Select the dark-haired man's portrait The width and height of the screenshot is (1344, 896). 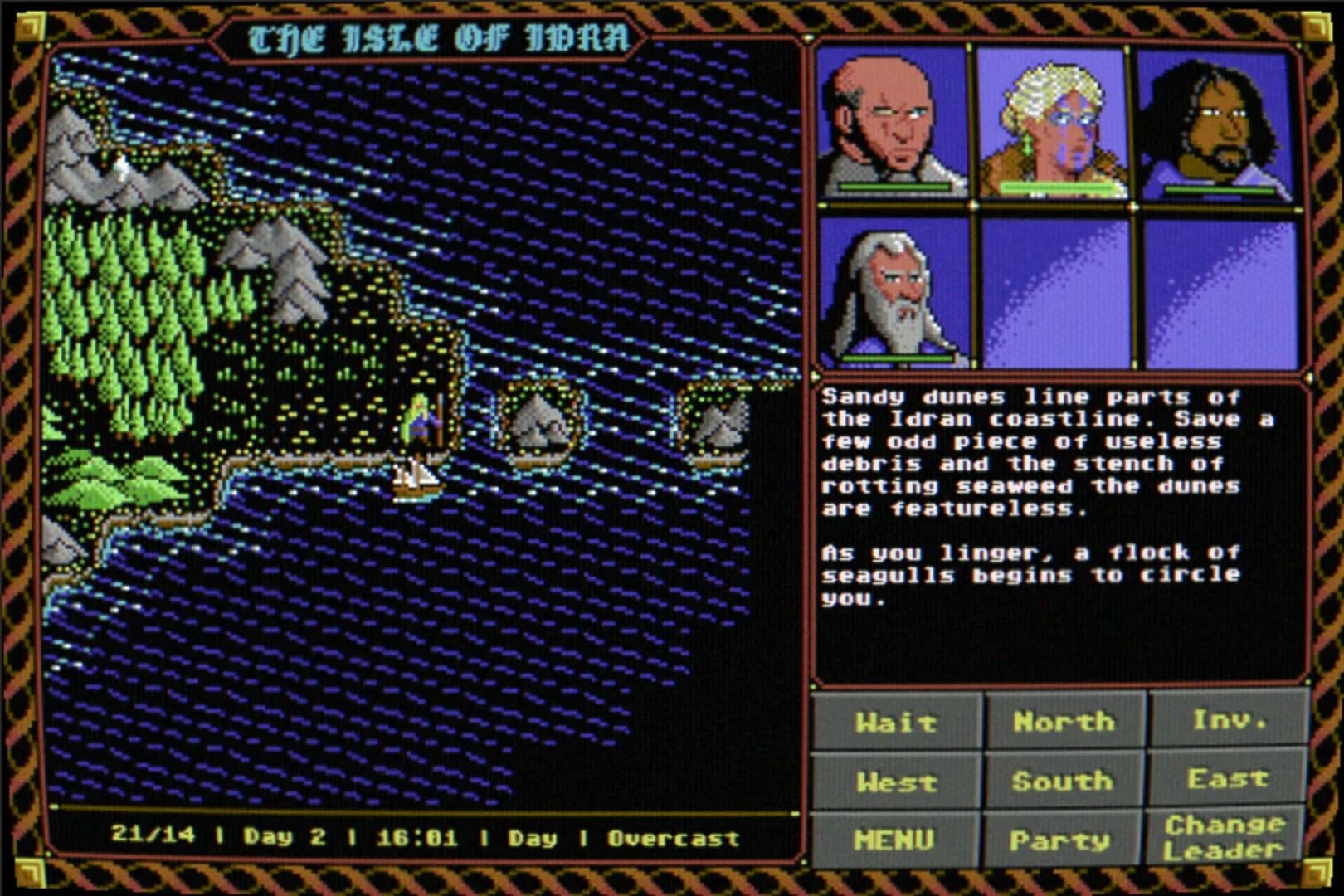coord(1220,124)
